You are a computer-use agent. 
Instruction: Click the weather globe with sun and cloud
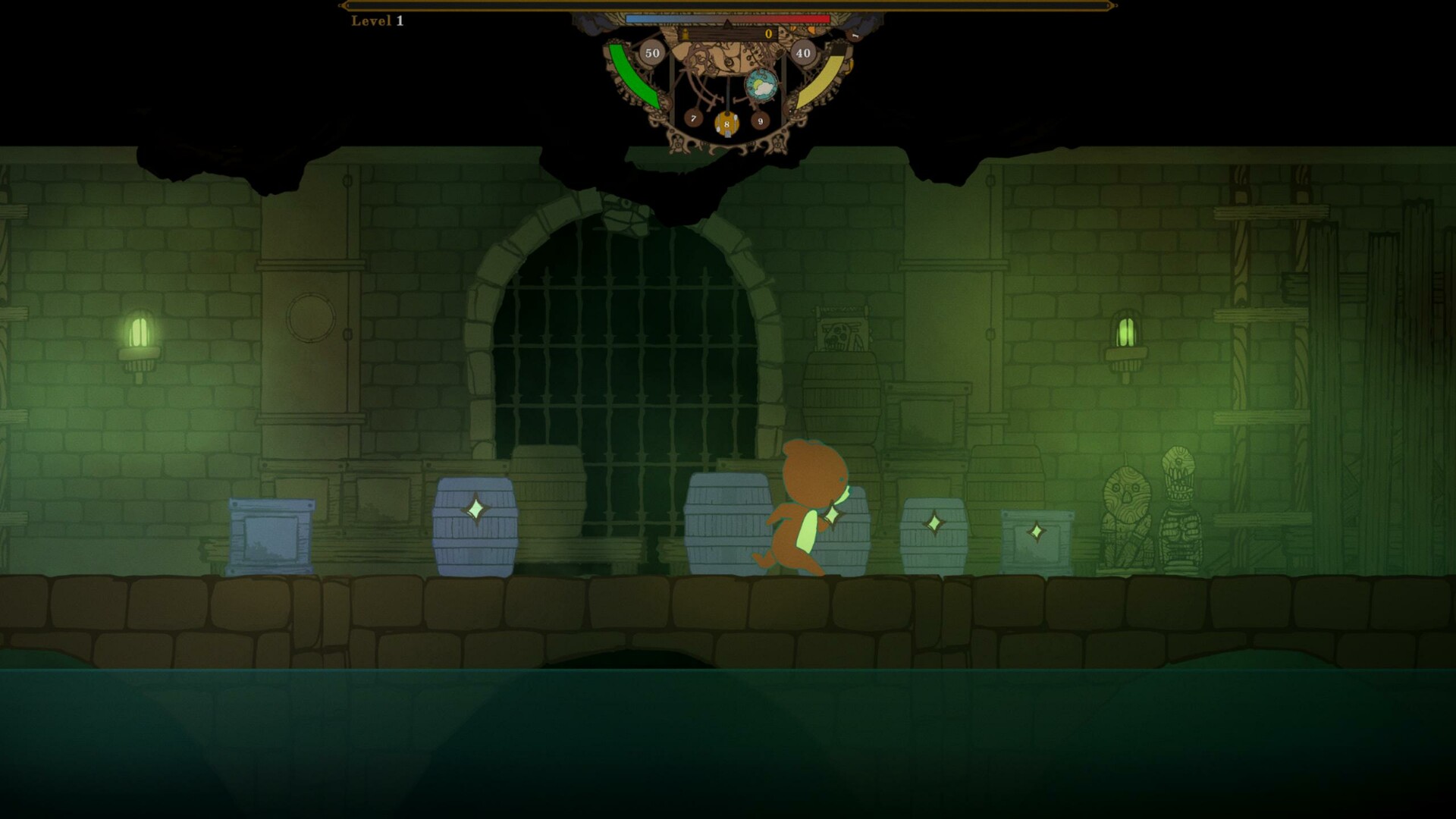[761, 85]
